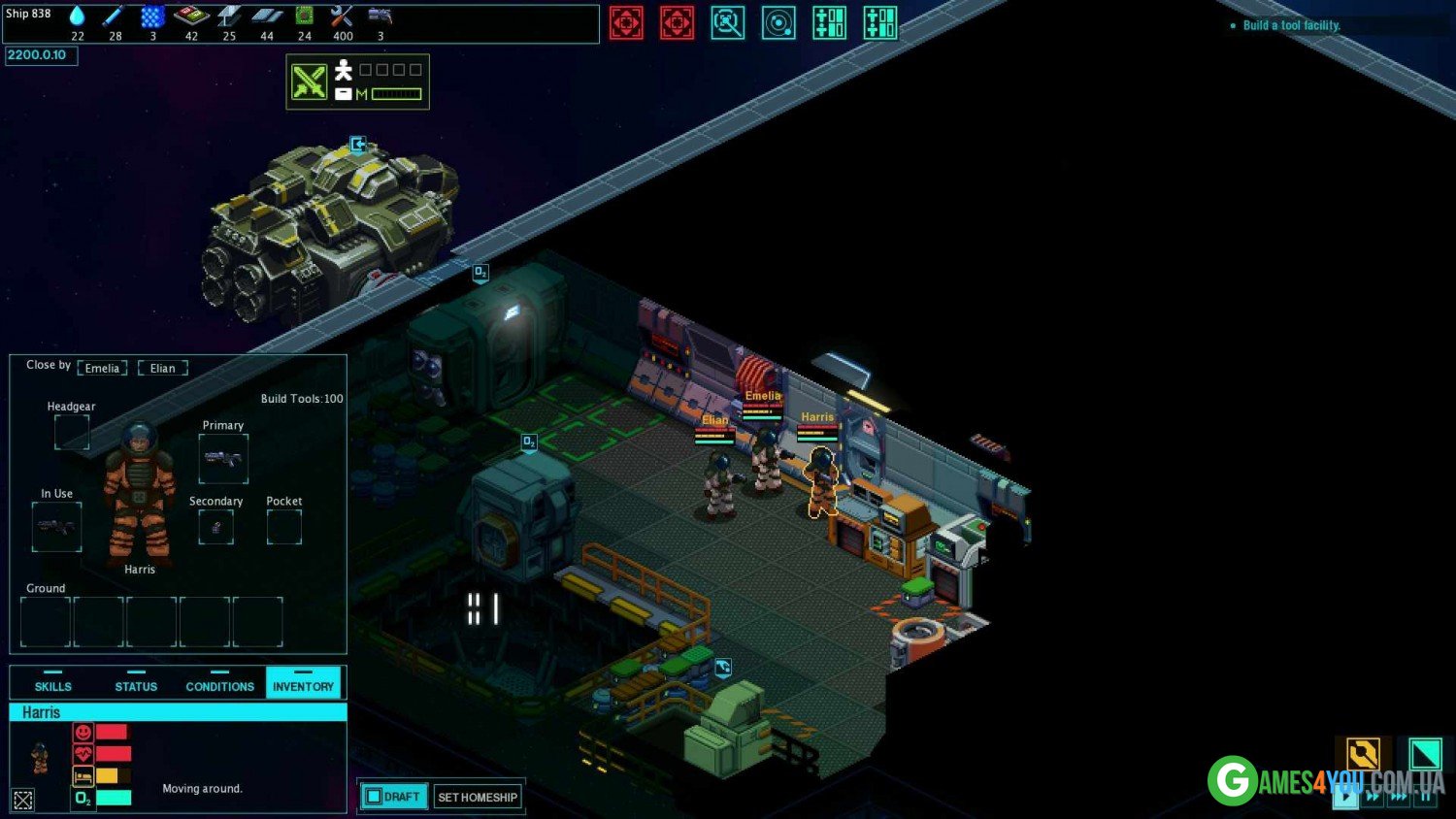Viewport: 1456px width, 819px height.
Task: Open the yellow wrench build menu
Action: [1363, 754]
